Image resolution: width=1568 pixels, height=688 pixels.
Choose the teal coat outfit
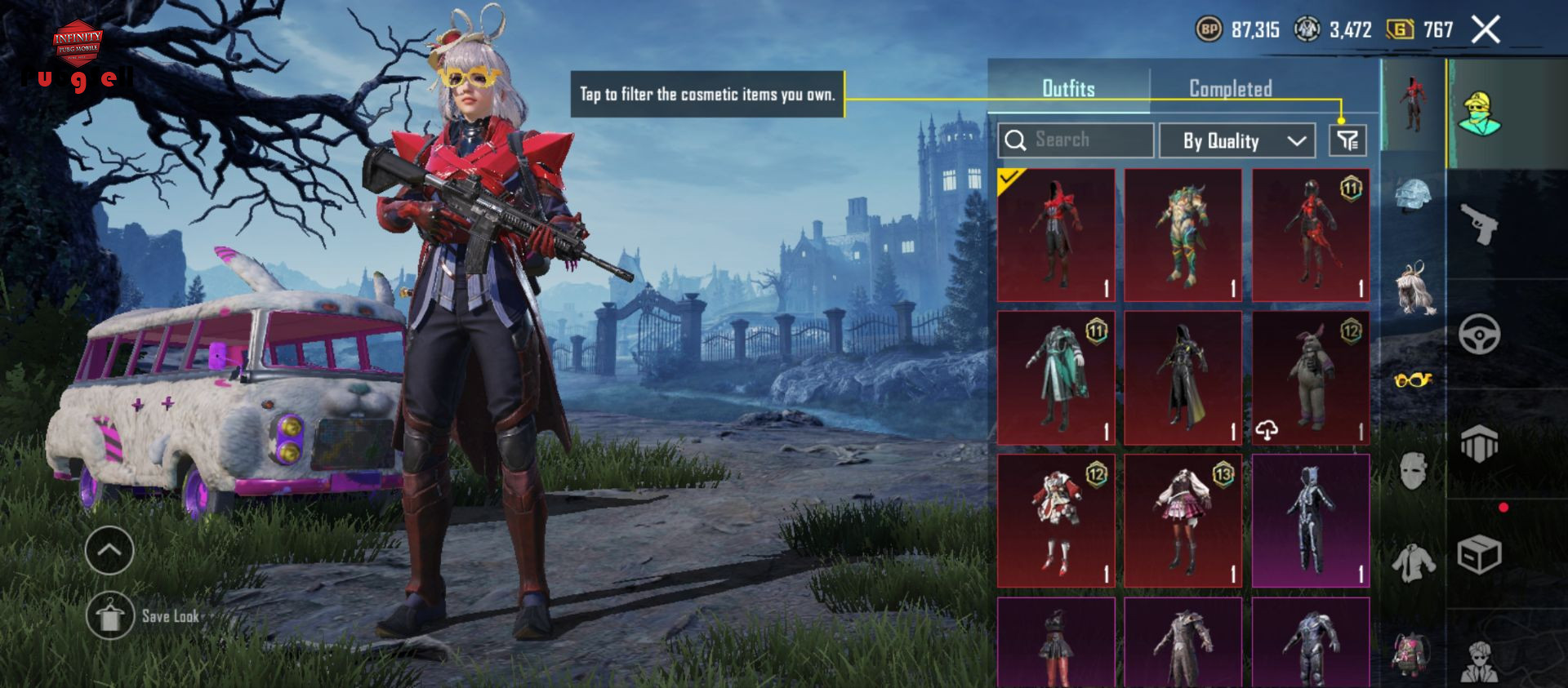coord(1056,378)
